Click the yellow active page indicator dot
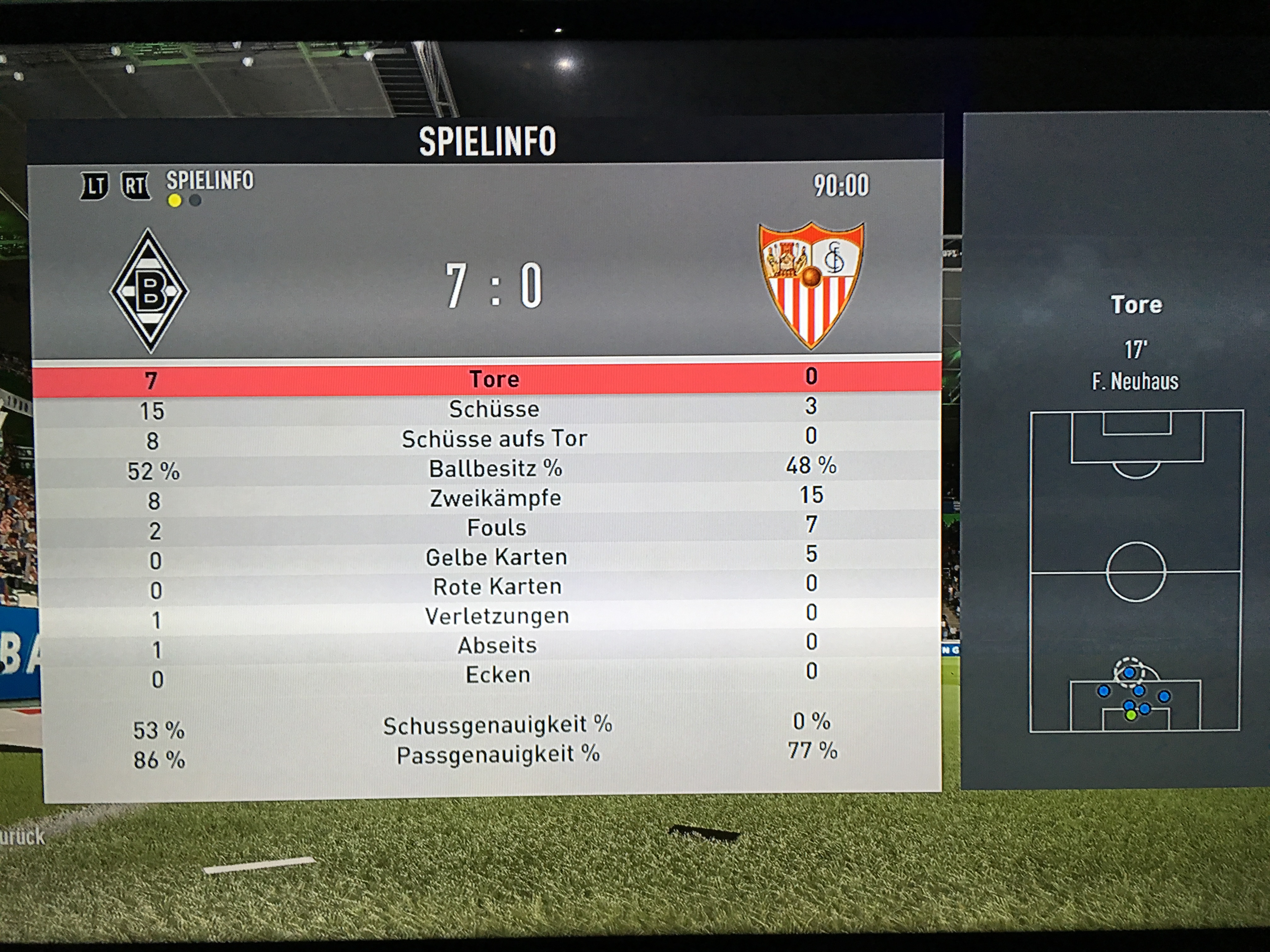 174,201
